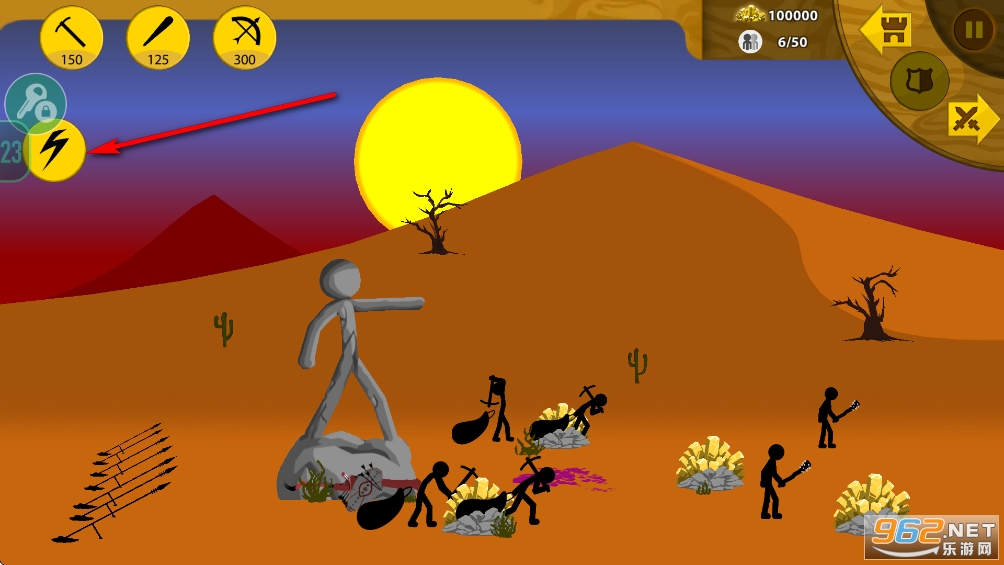Order attack with crossed swords arrow

pyautogui.click(x=971, y=120)
